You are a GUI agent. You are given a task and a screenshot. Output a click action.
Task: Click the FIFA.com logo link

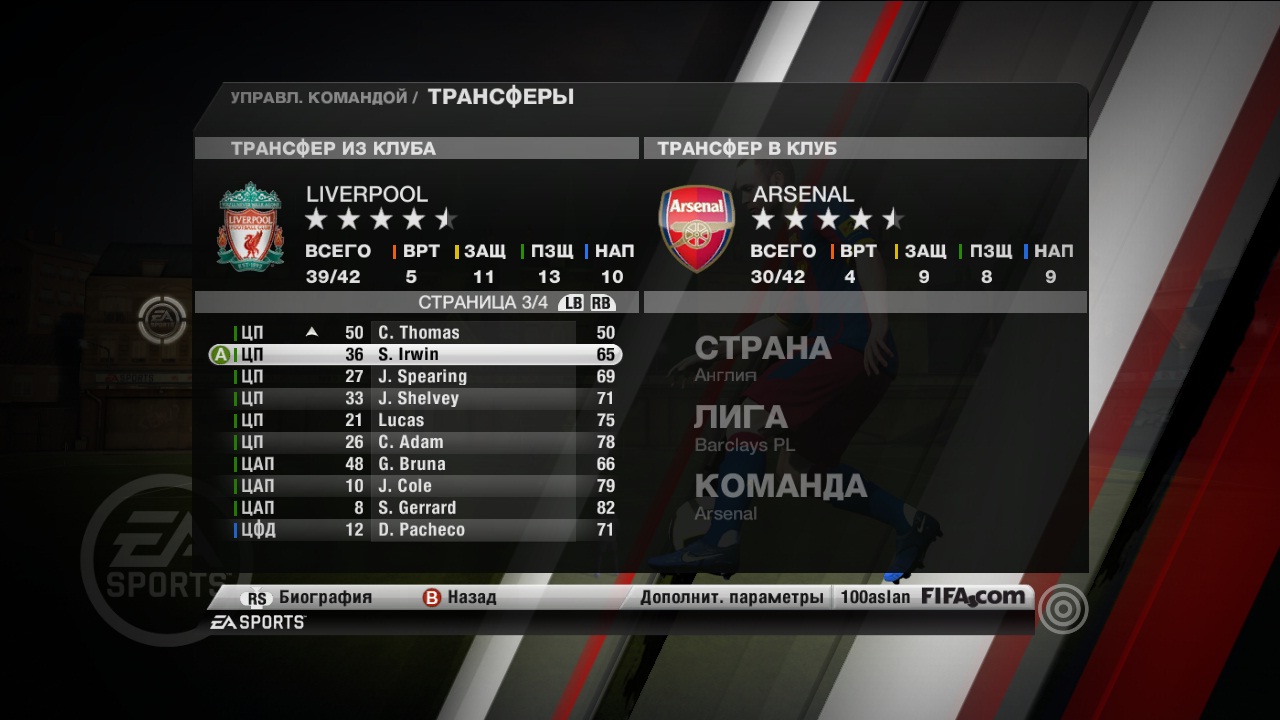pyautogui.click(x=973, y=597)
